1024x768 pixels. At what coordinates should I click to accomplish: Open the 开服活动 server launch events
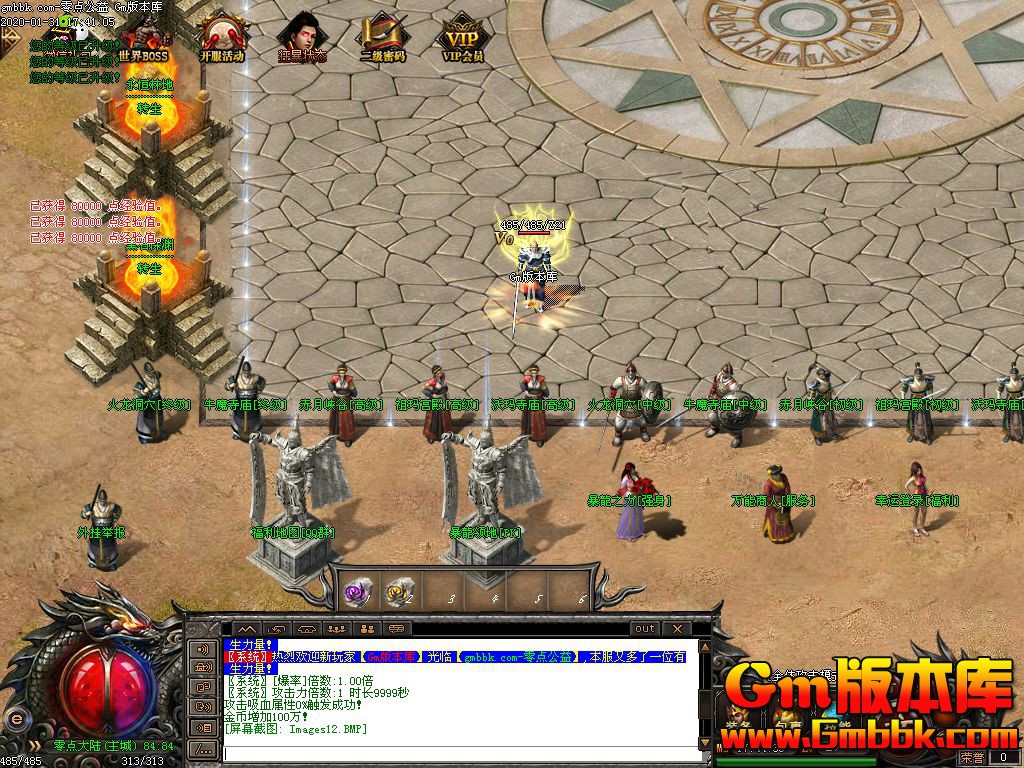(222, 38)
